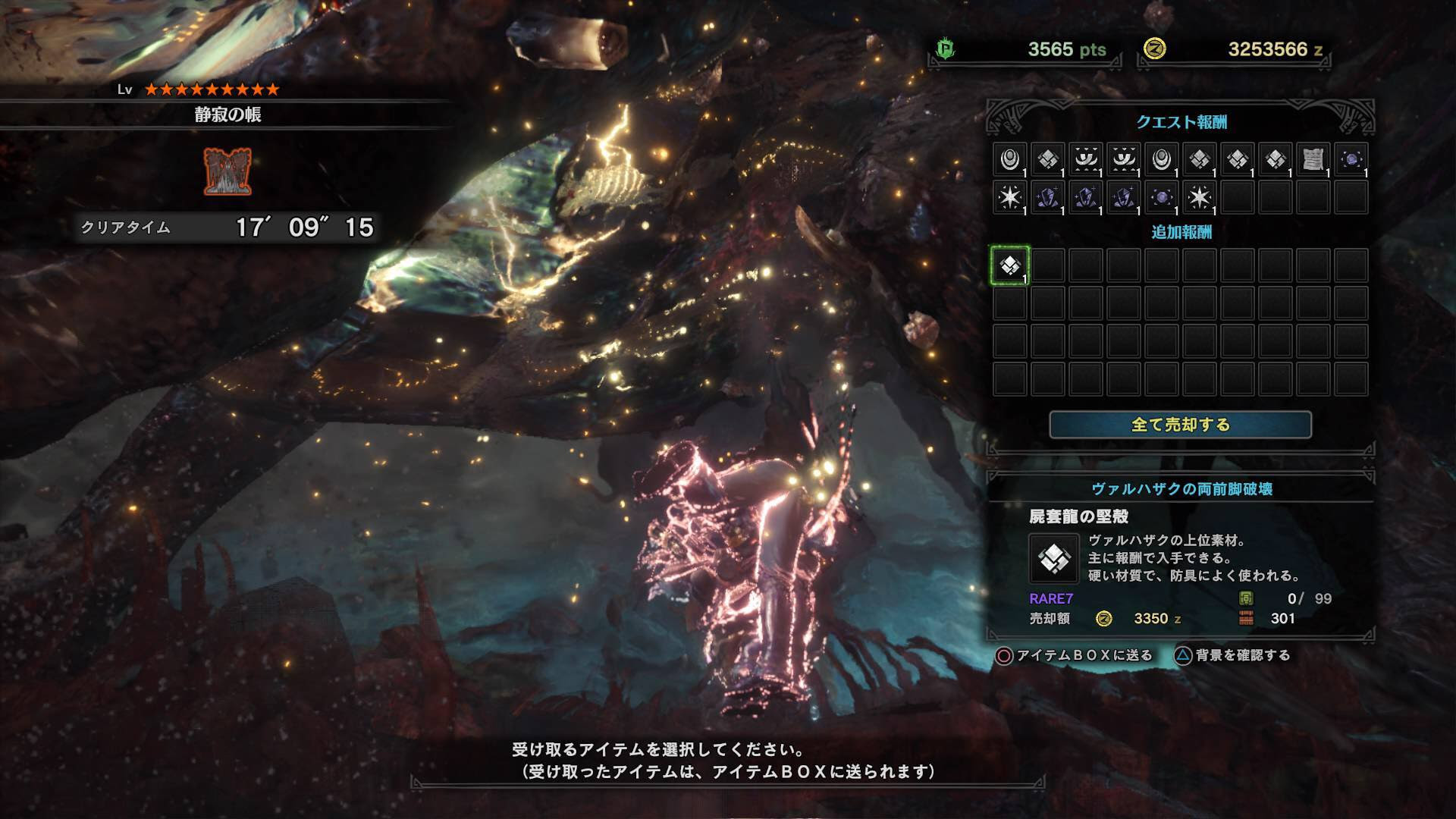This screenshot has width=1456, height=819.
Task: Select the first purple crystal ore reward
Action: [x=1048, y=198]
